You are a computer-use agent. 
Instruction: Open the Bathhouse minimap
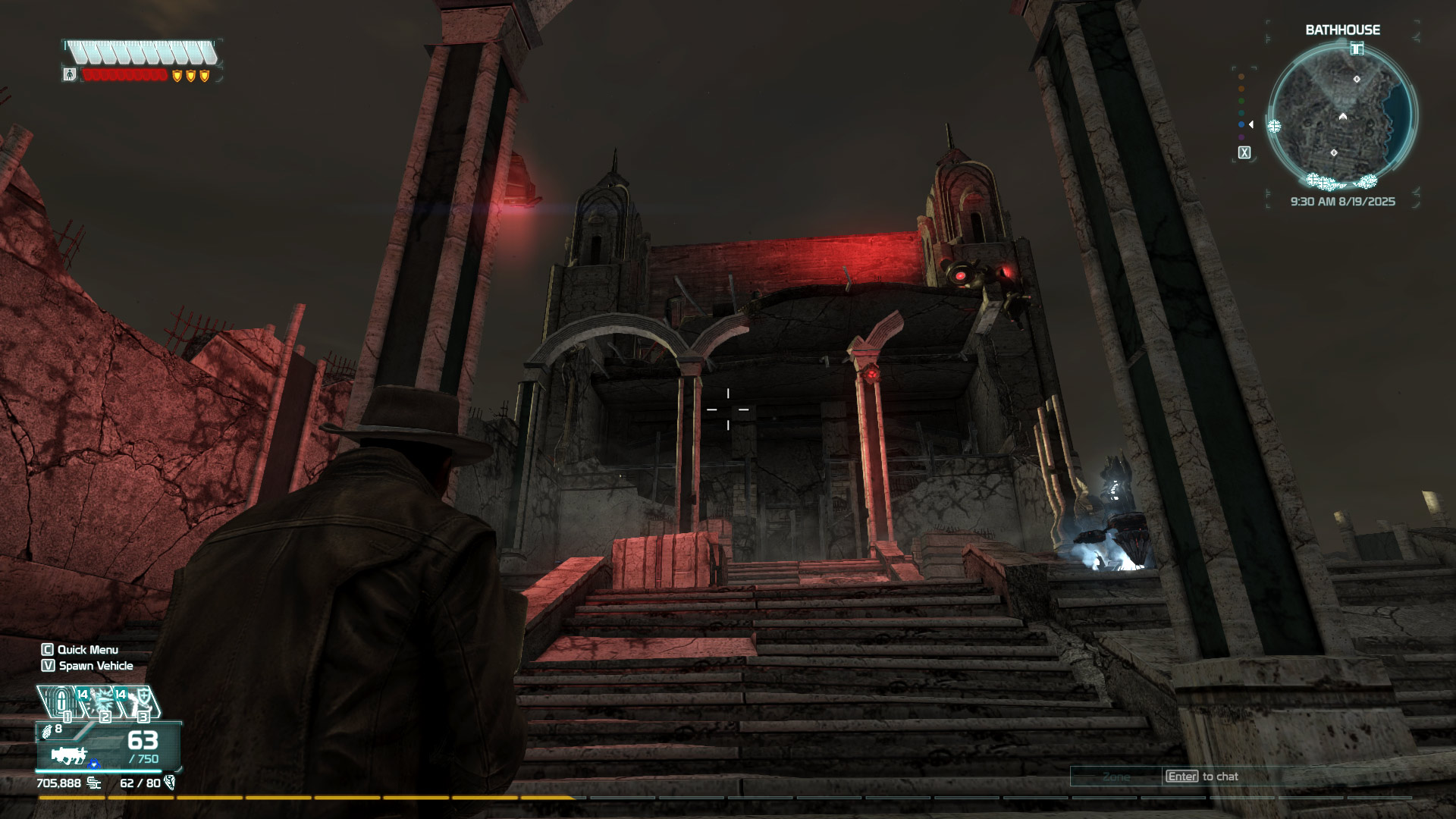(1341, 115)
